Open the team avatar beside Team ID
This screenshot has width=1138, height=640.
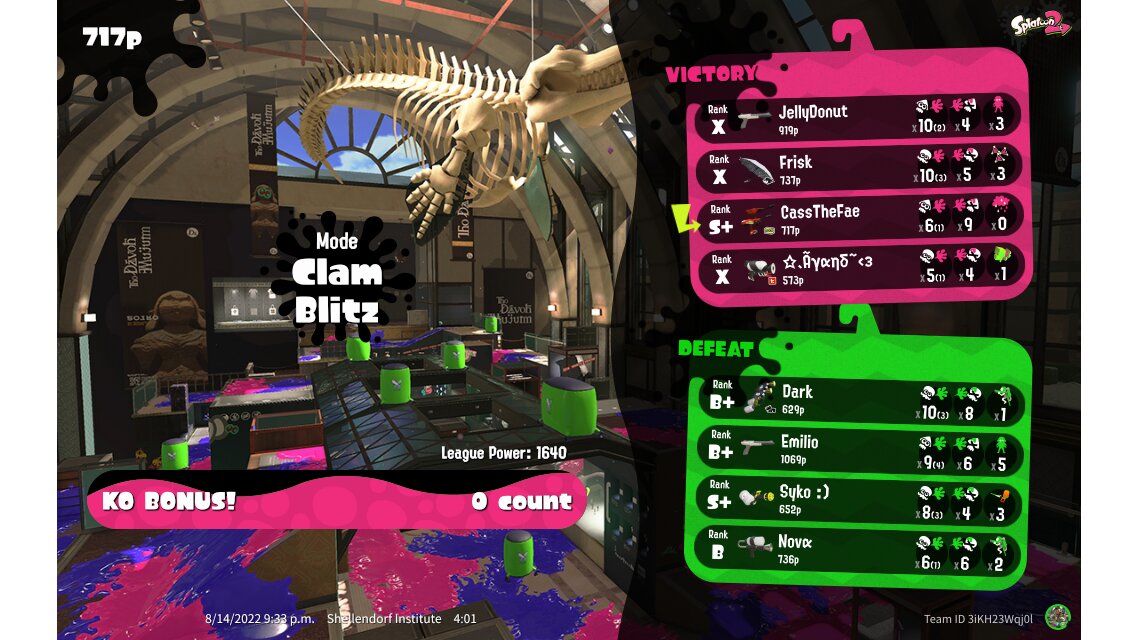[1058, 617]
